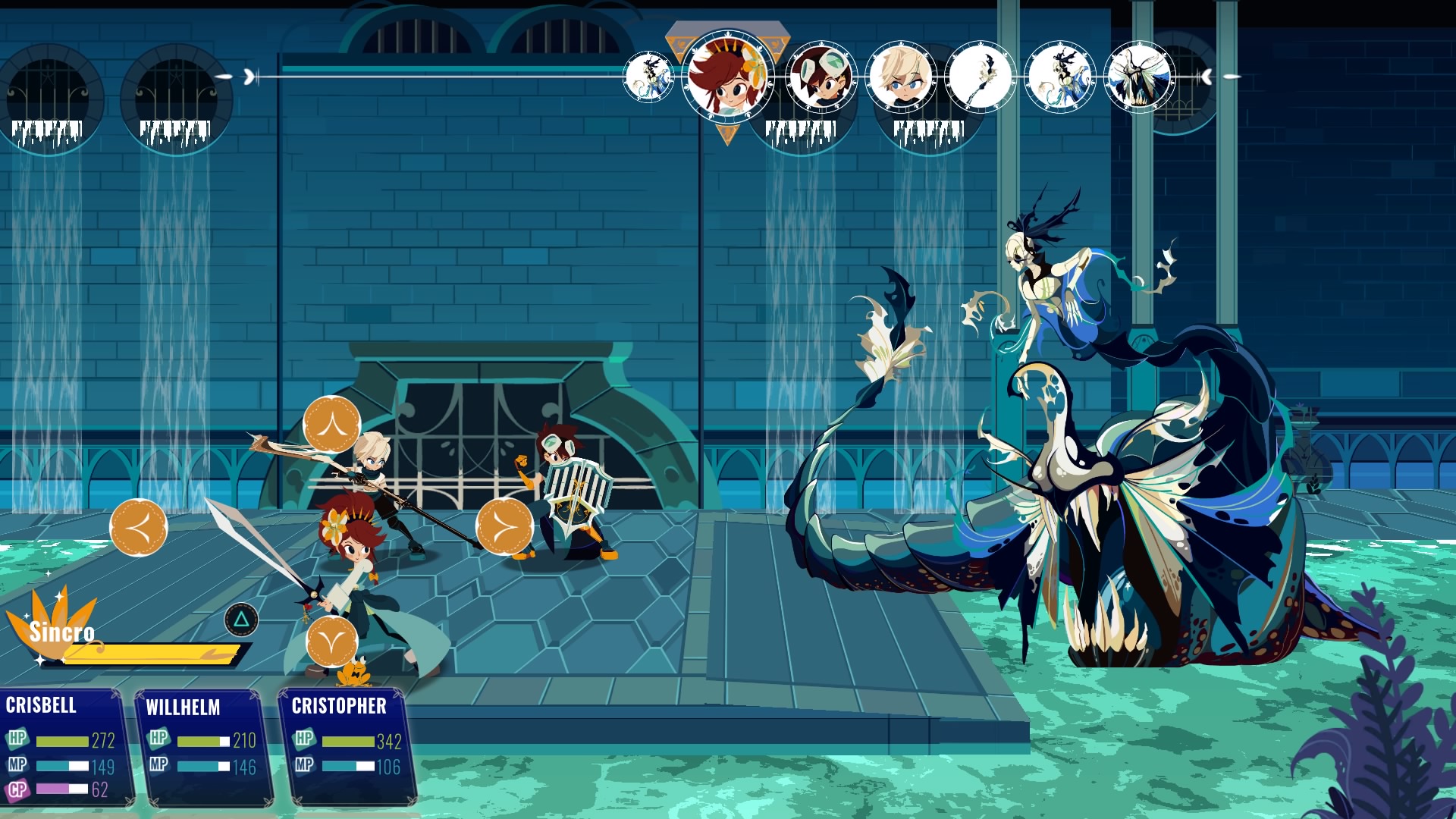Open Willhelm's party status panel
Image resolution: width=1456 pixels, height=819 pixels.
(205, 747)
